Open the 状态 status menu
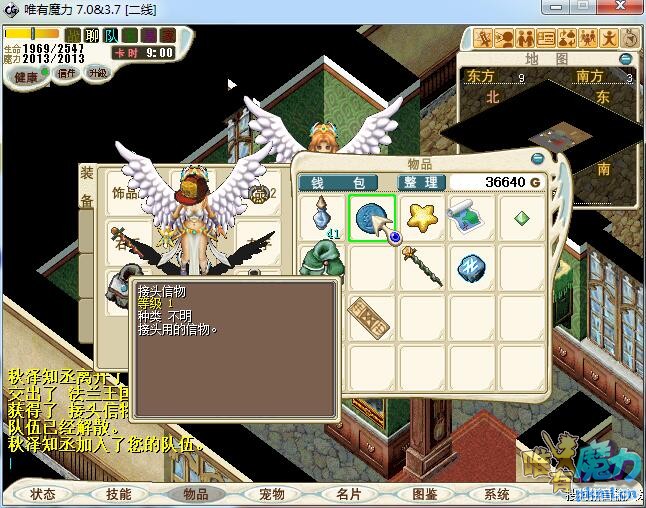This screenshot has width=646, height=508. pyautogui.click(x=43, y=494)
